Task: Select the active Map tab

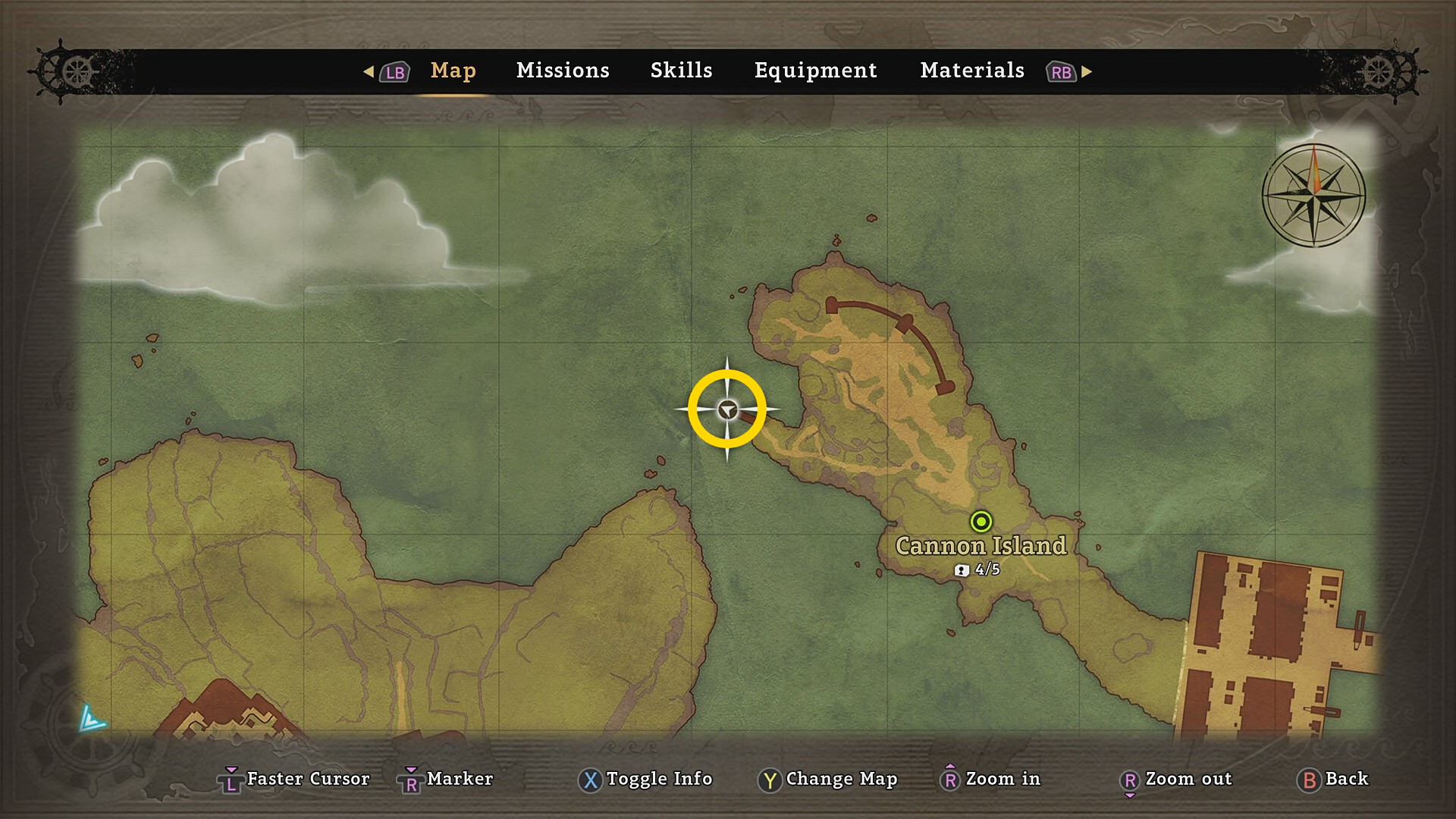Action: click(453, 71)
